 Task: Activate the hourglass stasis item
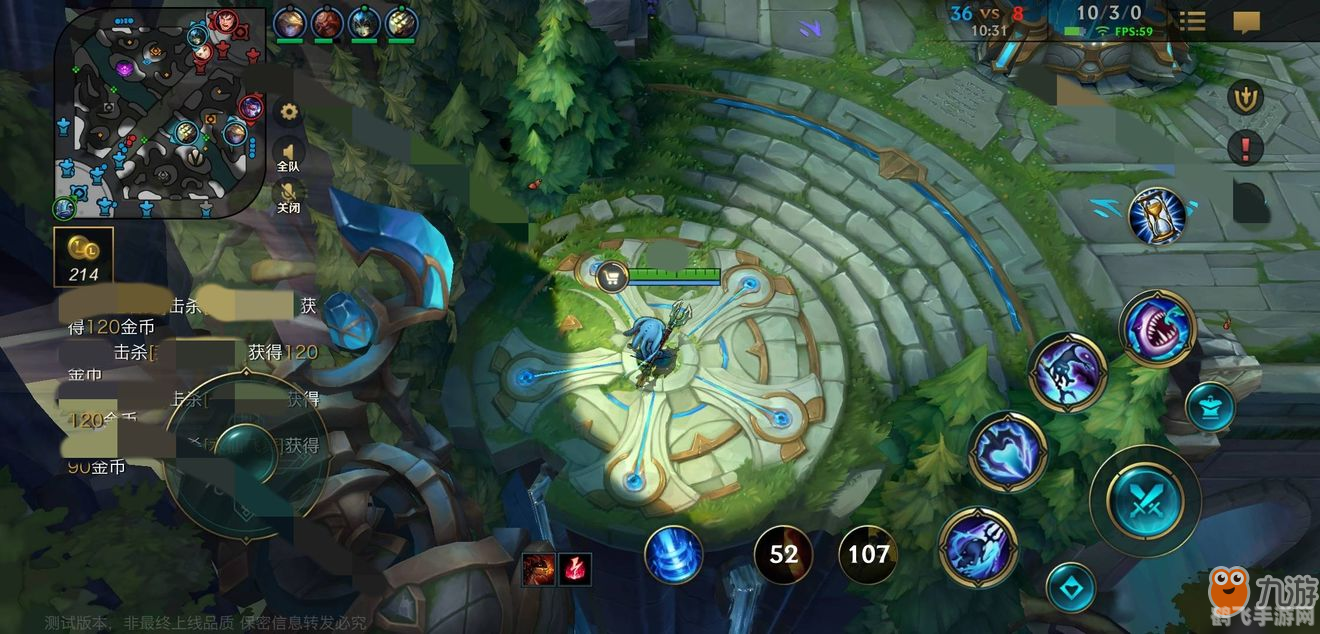click(x=1157, y=216)
